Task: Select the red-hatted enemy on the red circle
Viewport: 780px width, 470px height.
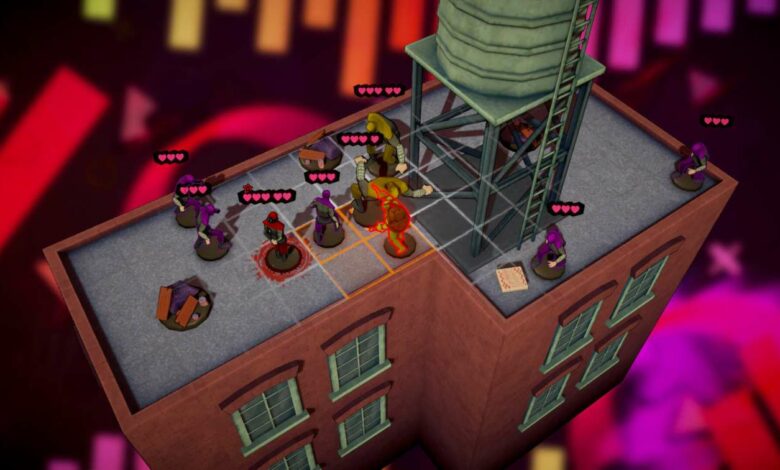Action: (x=276, y=240)
